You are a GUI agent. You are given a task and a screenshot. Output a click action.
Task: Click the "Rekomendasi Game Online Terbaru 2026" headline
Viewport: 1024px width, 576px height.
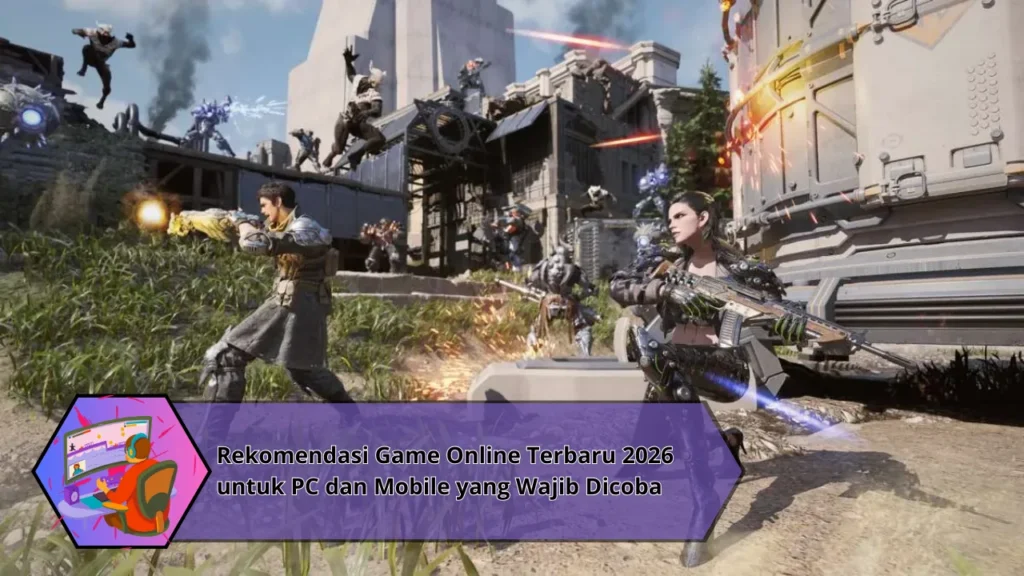coord(445,457)
